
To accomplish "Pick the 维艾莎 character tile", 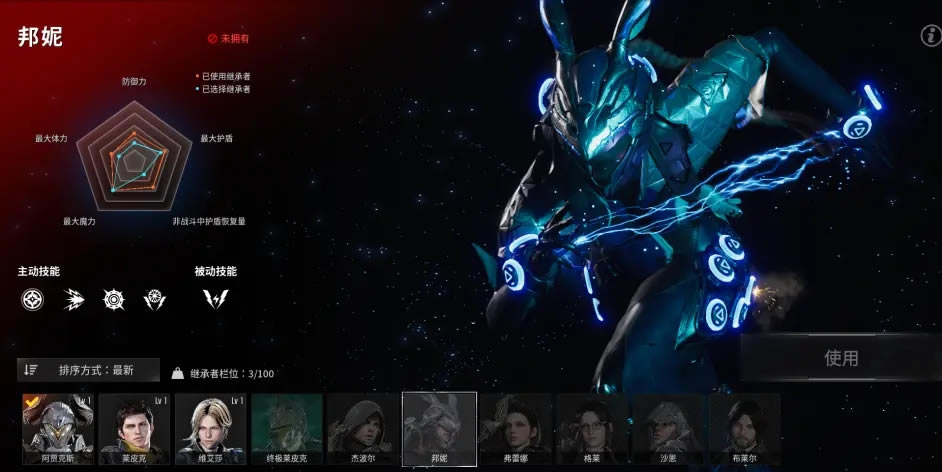I will [210, 428].
